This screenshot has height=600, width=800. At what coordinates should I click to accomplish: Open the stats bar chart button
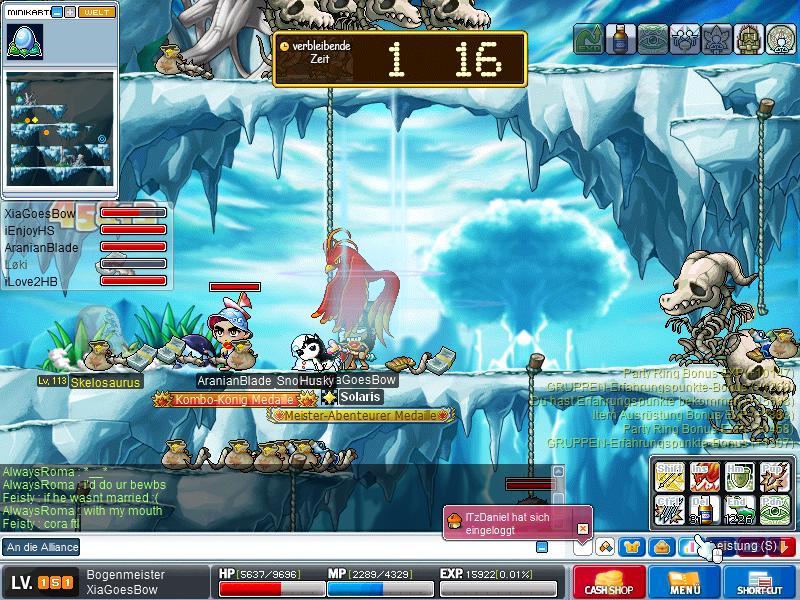pos(688,546)
